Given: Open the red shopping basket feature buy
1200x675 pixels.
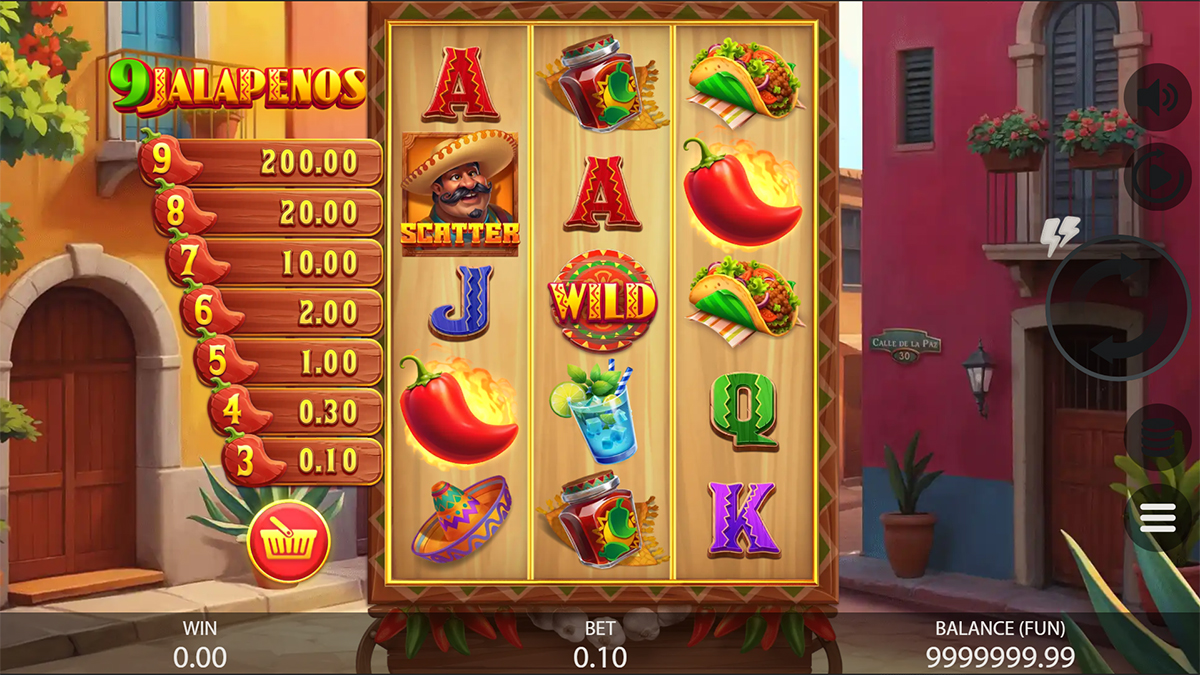Looking at the screenshot, I should 289,541.
